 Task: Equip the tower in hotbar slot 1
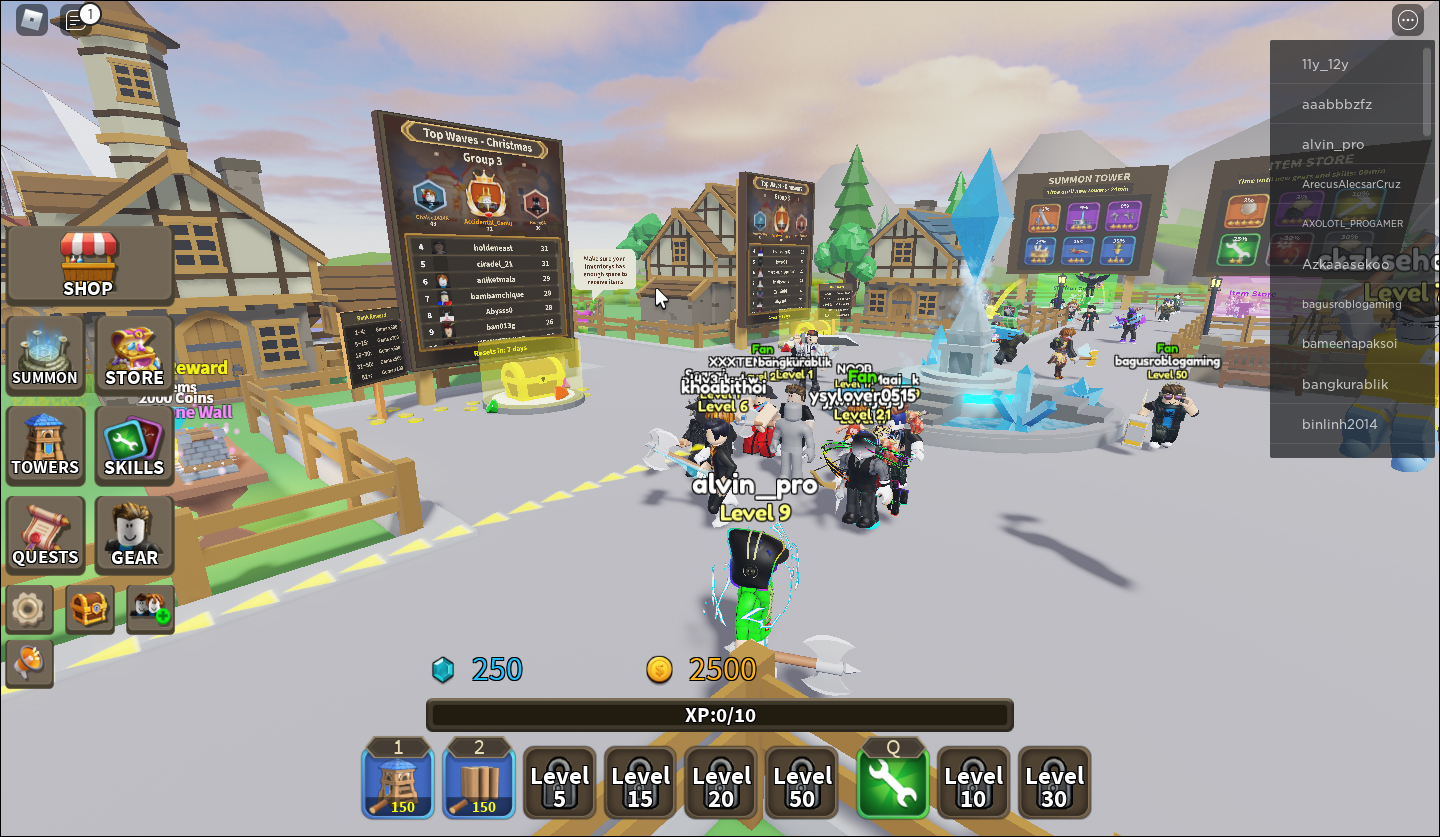[397, 782]
